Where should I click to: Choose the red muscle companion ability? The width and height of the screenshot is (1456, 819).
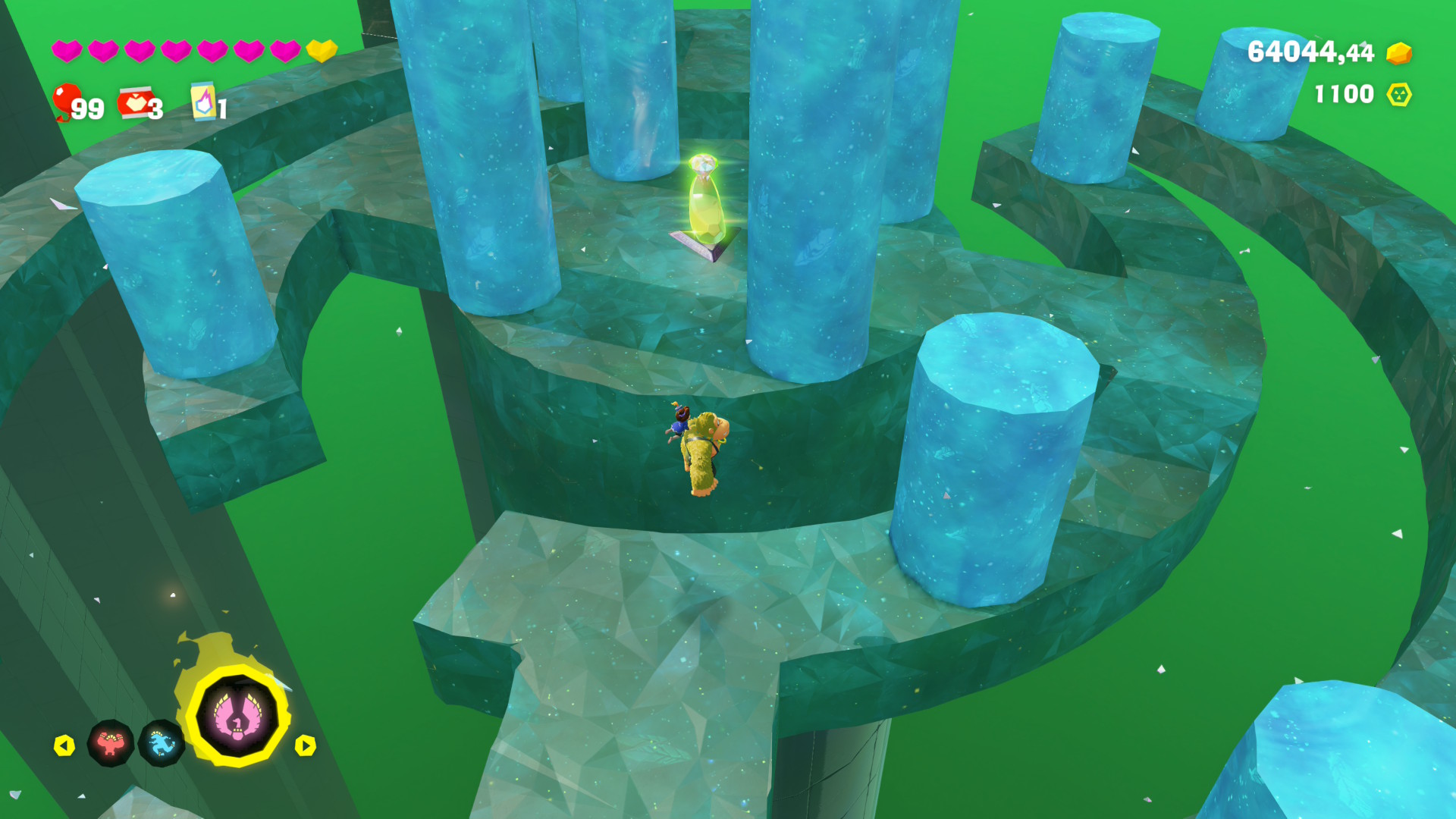pyautogui.click(x=111, y=743)
